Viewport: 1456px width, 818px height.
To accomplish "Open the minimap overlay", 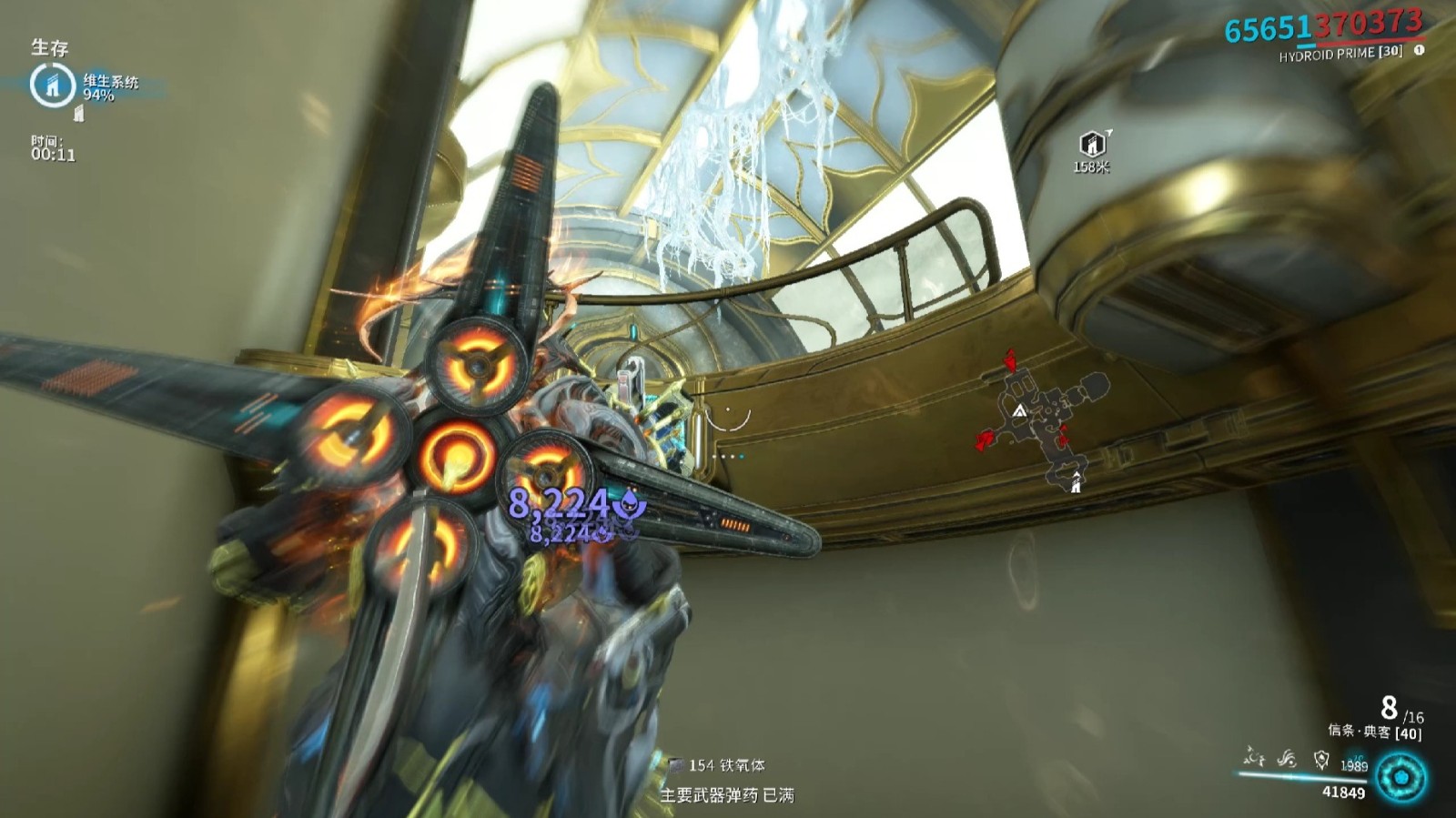I will 1046,419.
